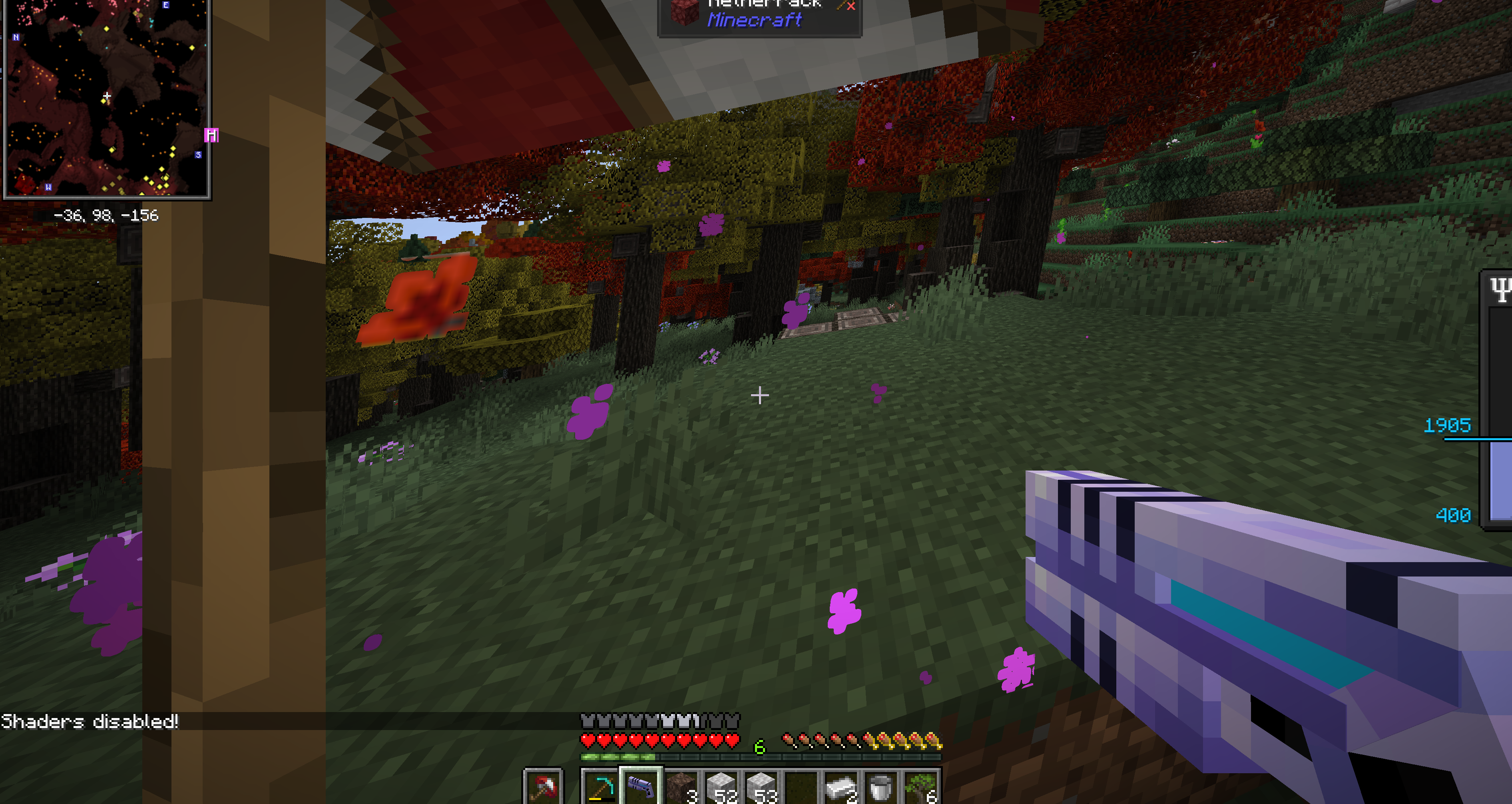
Task: Select the stone stack of 52
Action: point(721,787)
